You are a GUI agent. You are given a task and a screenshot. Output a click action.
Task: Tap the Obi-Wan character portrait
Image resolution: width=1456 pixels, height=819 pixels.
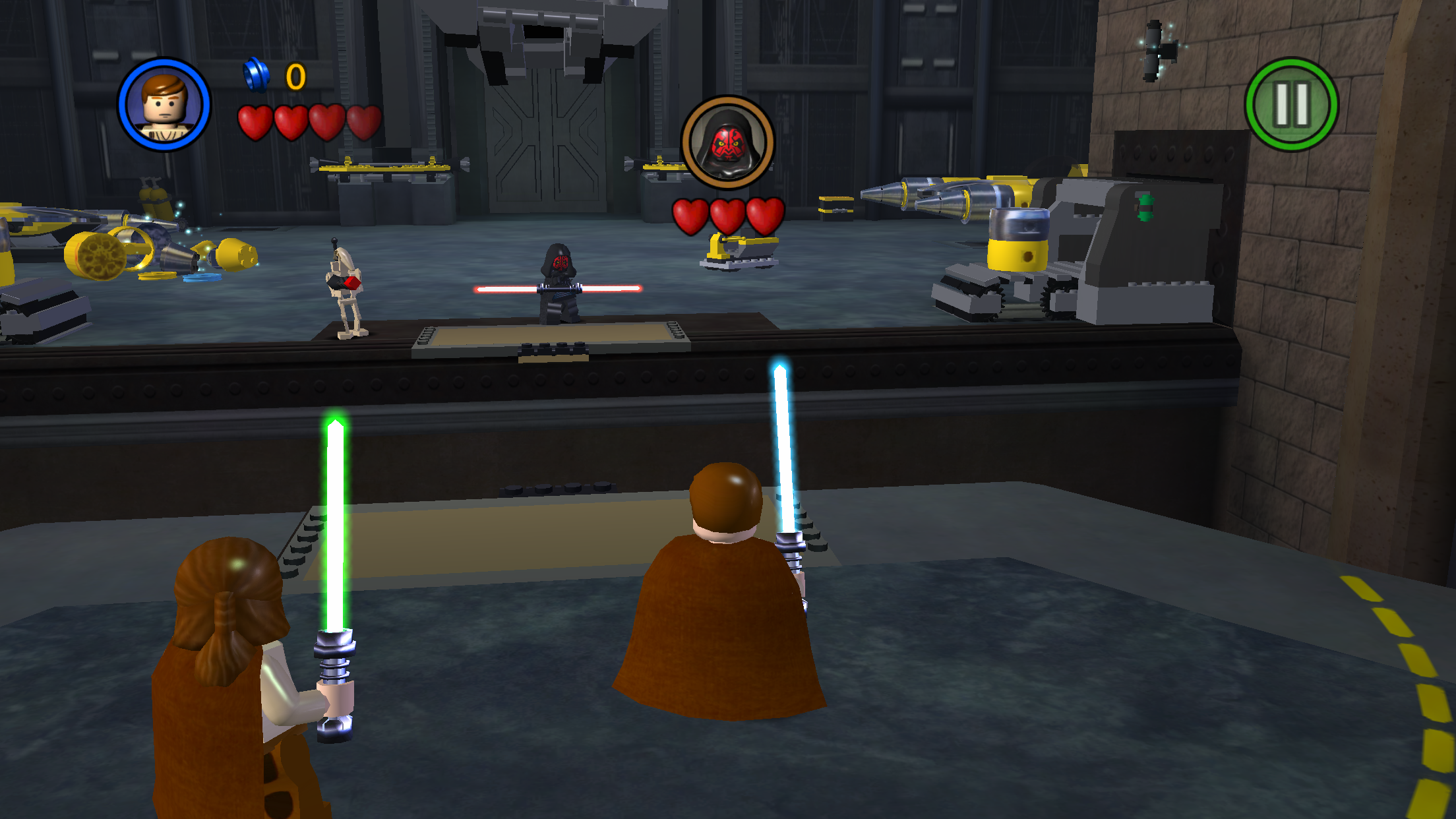pos(164,105)
